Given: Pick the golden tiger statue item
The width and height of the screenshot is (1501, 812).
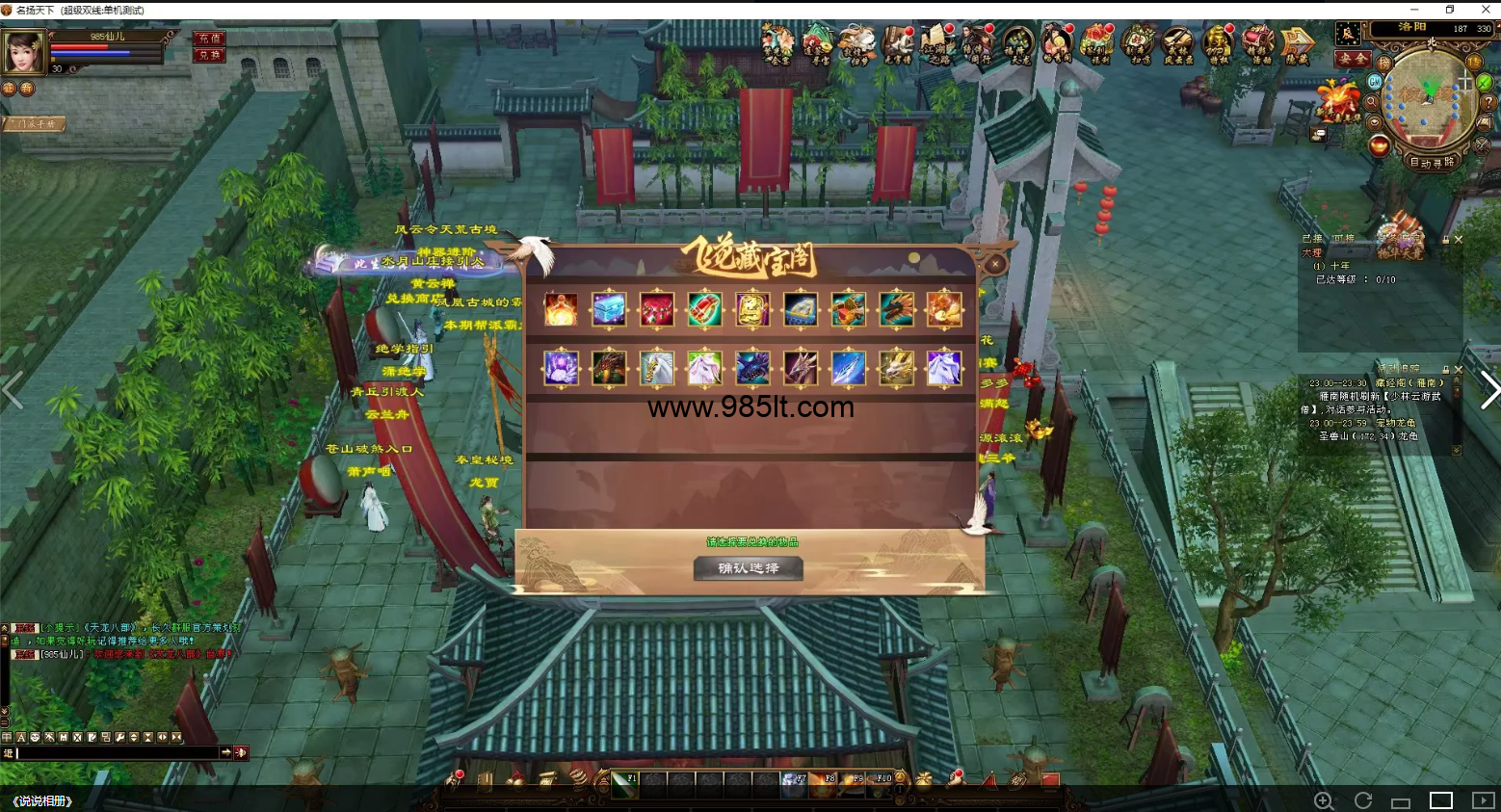Looking at the screenshot, I should (752, 309).
